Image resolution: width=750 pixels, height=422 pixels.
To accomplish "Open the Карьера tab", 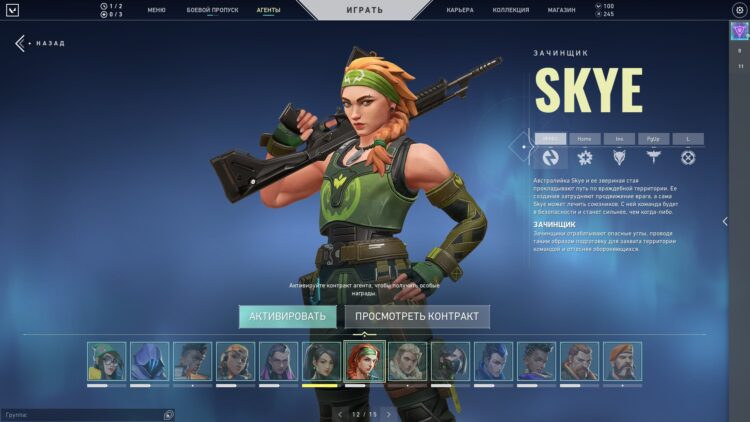I will point(460,10).
